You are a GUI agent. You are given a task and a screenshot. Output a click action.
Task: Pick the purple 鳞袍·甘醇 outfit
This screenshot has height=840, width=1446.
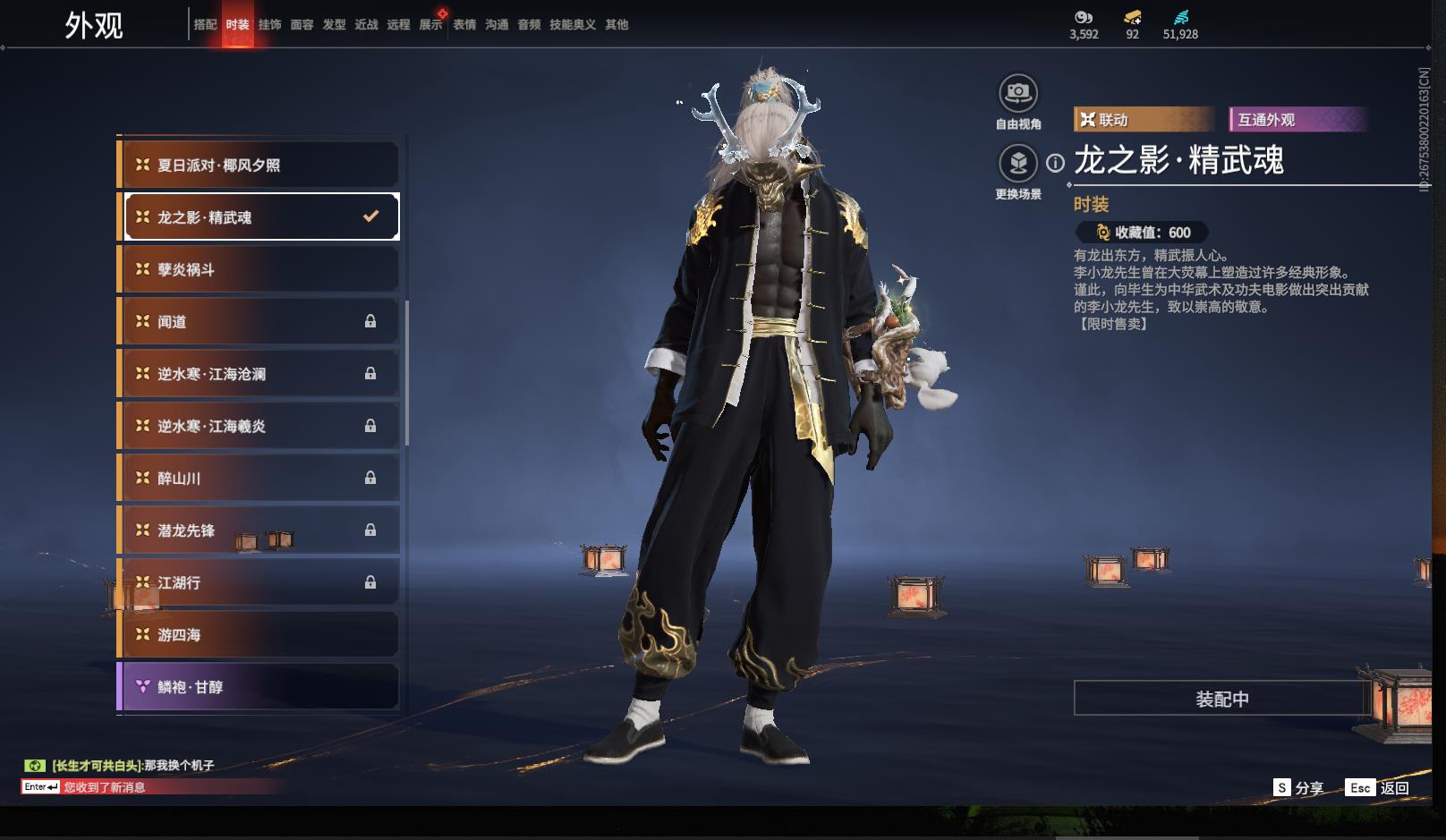259,687
